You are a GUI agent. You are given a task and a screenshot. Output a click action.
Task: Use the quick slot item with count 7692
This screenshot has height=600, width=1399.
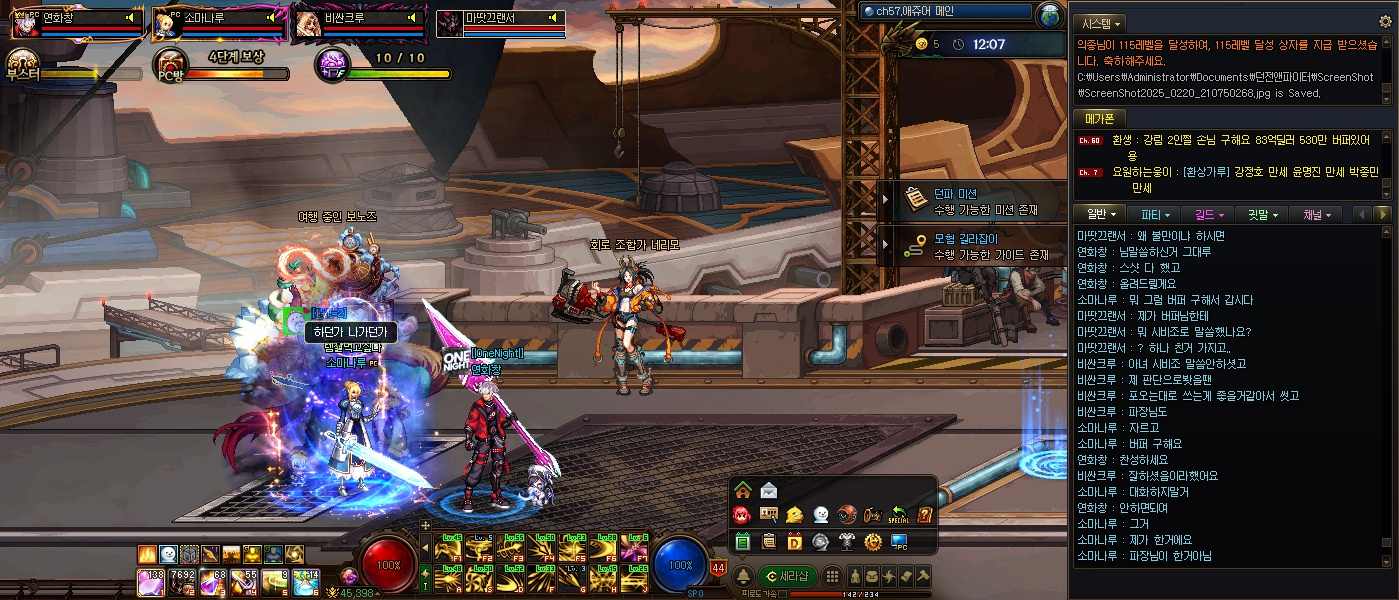pyautogui.click(x=182, y=580)
